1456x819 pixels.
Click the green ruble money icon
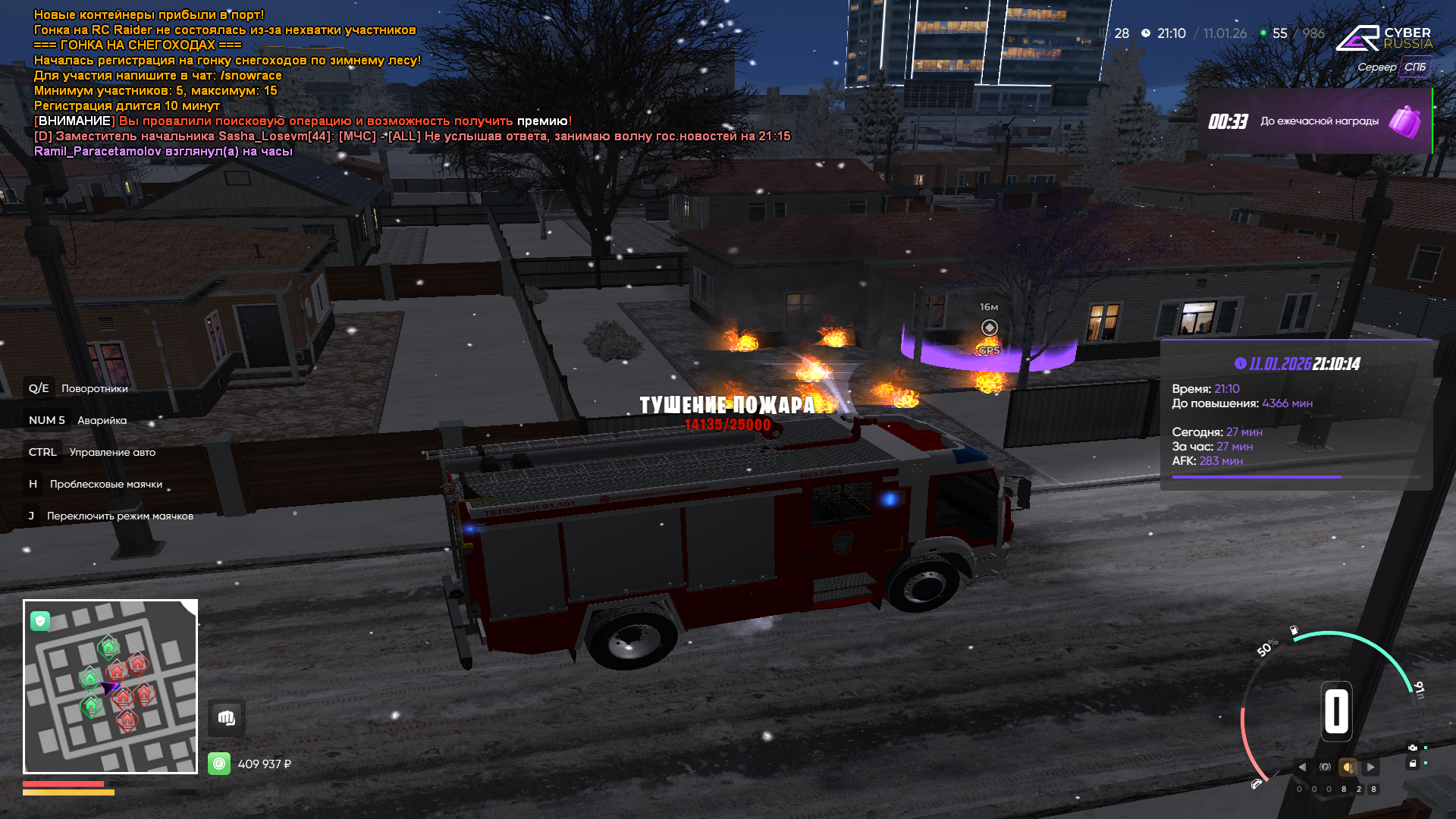(219, 764)
